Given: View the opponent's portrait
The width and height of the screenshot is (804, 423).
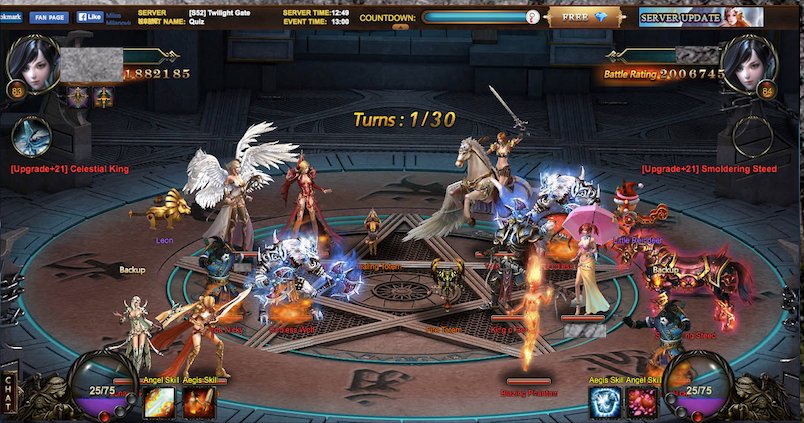Looking at the screenshot, I should click(x=750, y=62).
